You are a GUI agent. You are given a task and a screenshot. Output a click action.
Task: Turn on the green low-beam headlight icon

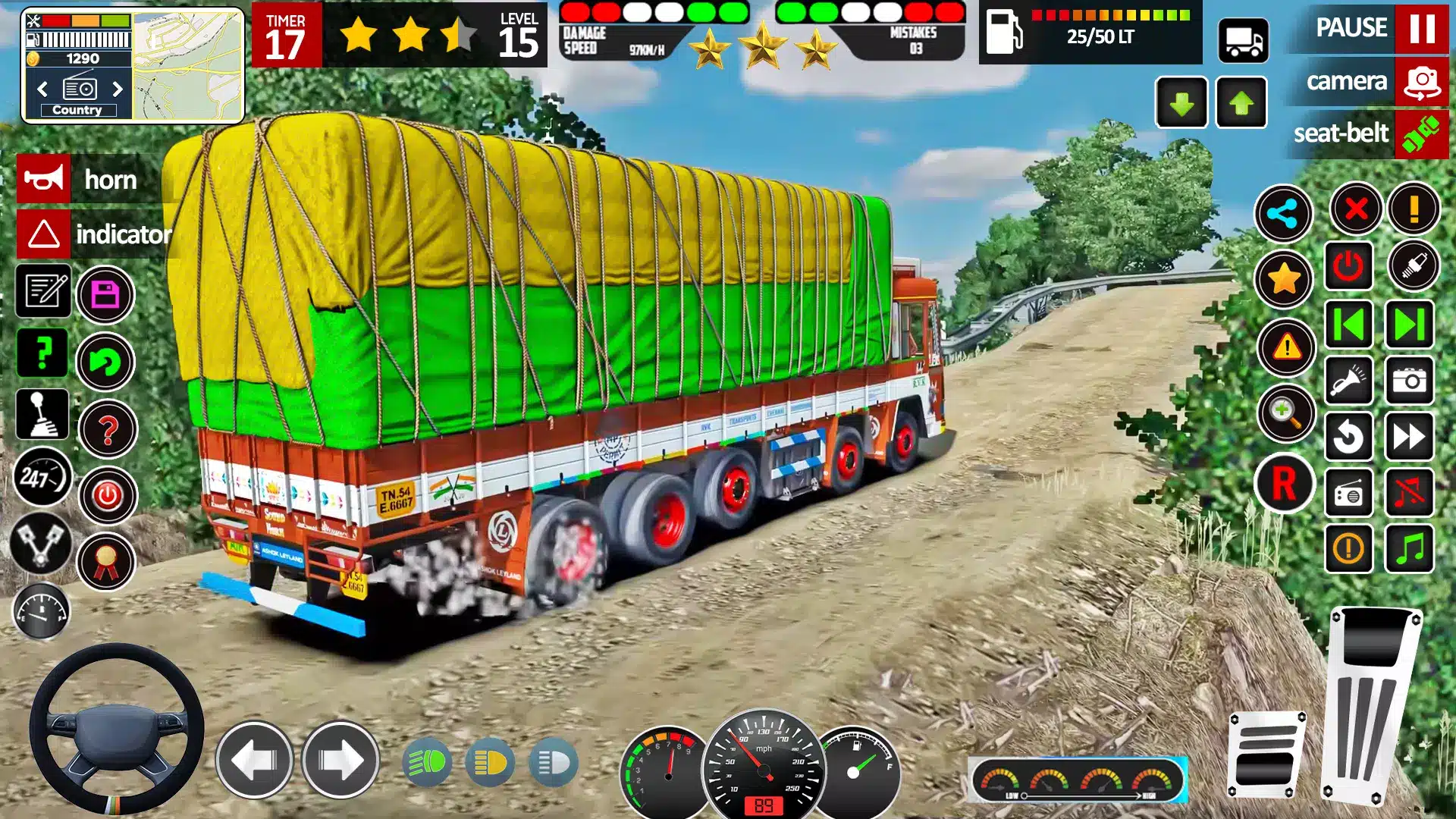coord(428,762)
